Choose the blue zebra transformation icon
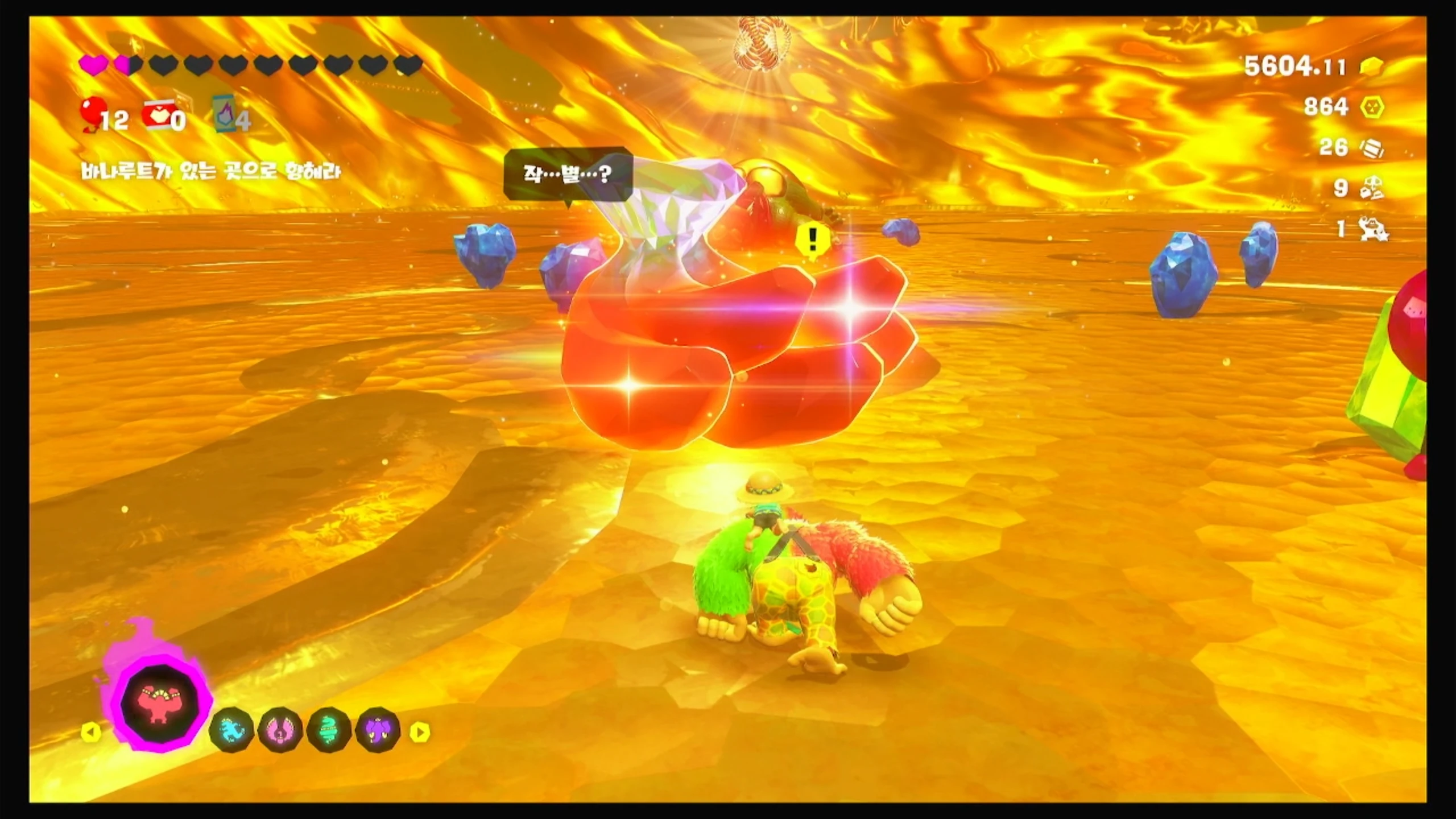 (x=231, y=731)
